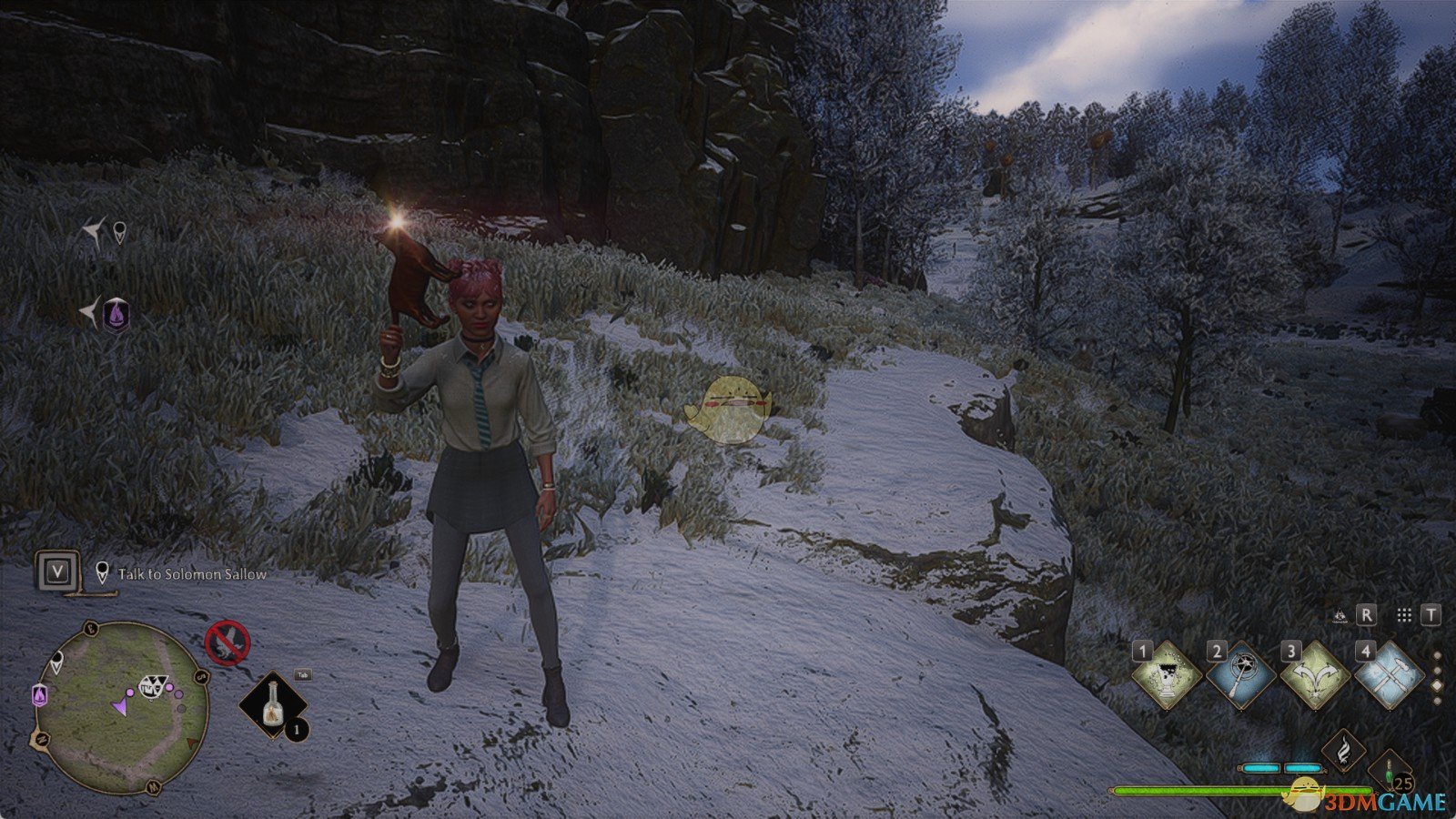Toggle the R keybind indicator
1456x819 pixels.
(x=1366, y=614)
